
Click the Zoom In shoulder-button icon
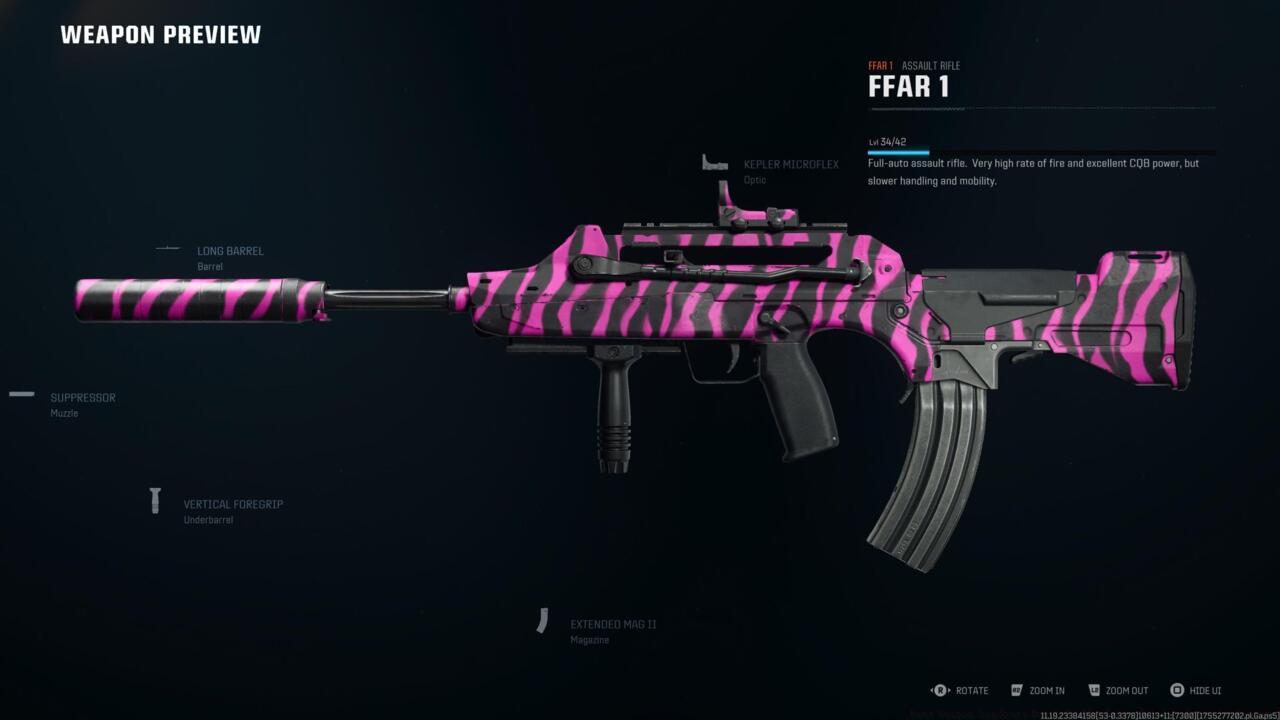[1016, 690]
